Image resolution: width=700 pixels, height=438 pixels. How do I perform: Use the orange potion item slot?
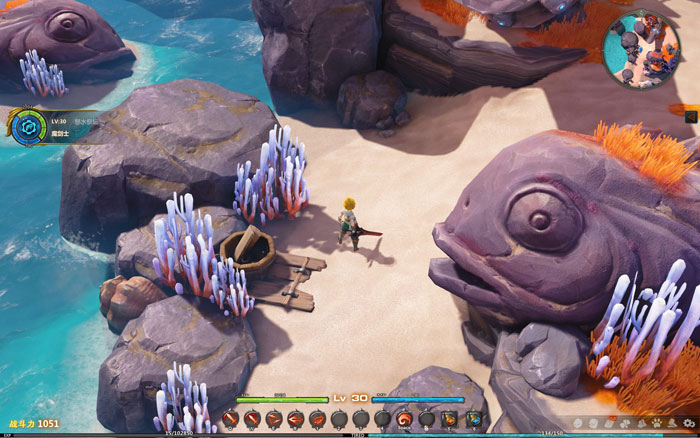(x=450, y=418)
